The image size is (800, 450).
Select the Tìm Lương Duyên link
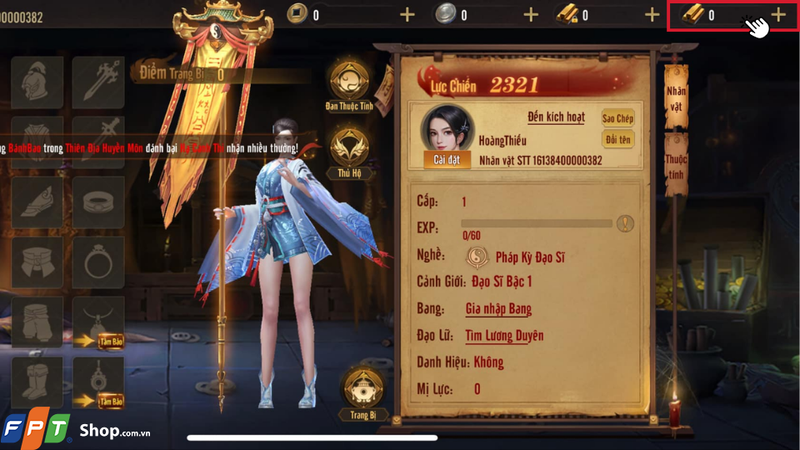click(x=504, y=335)
